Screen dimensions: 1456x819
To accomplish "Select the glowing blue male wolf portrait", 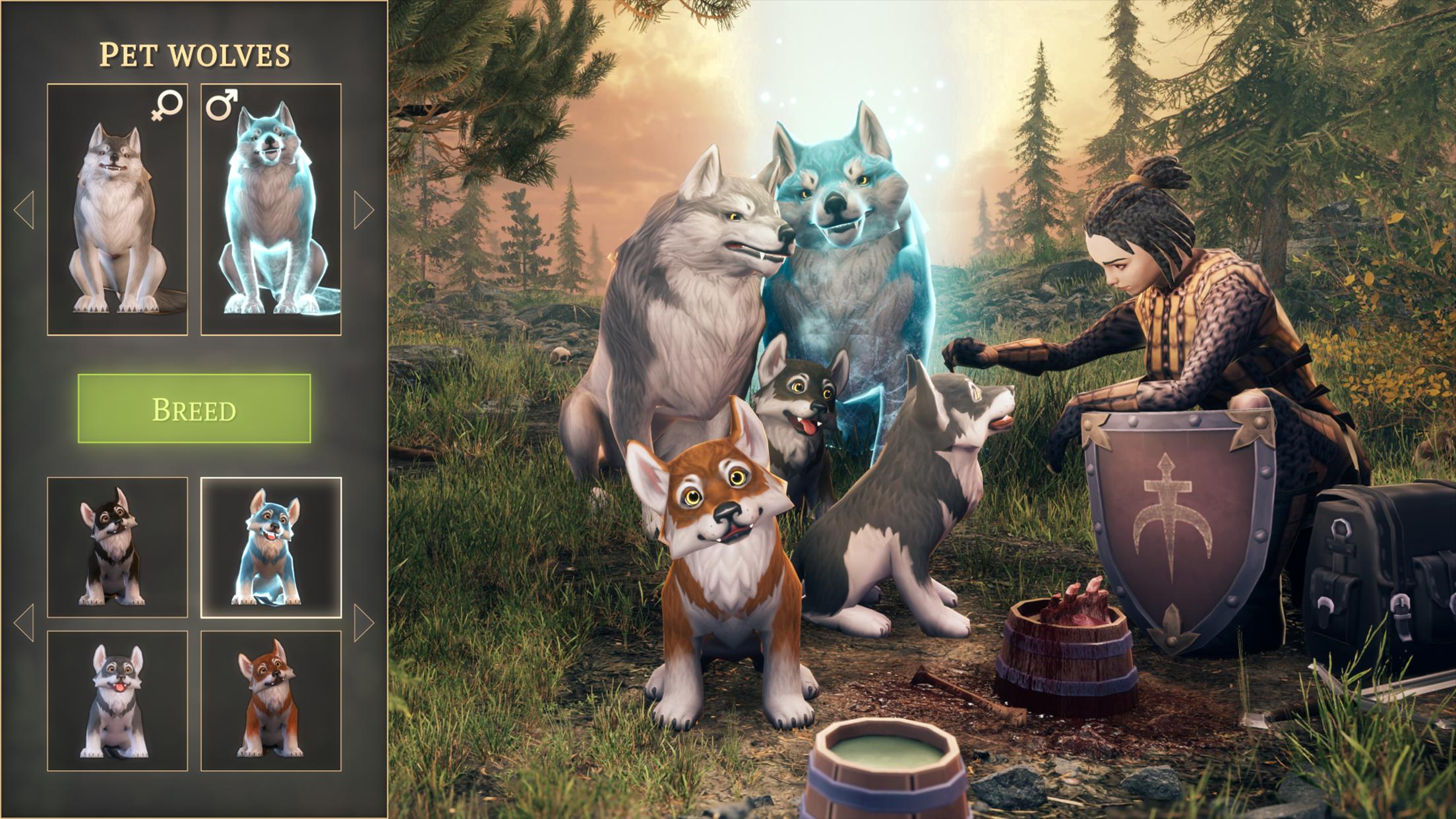I will point(271,210).
